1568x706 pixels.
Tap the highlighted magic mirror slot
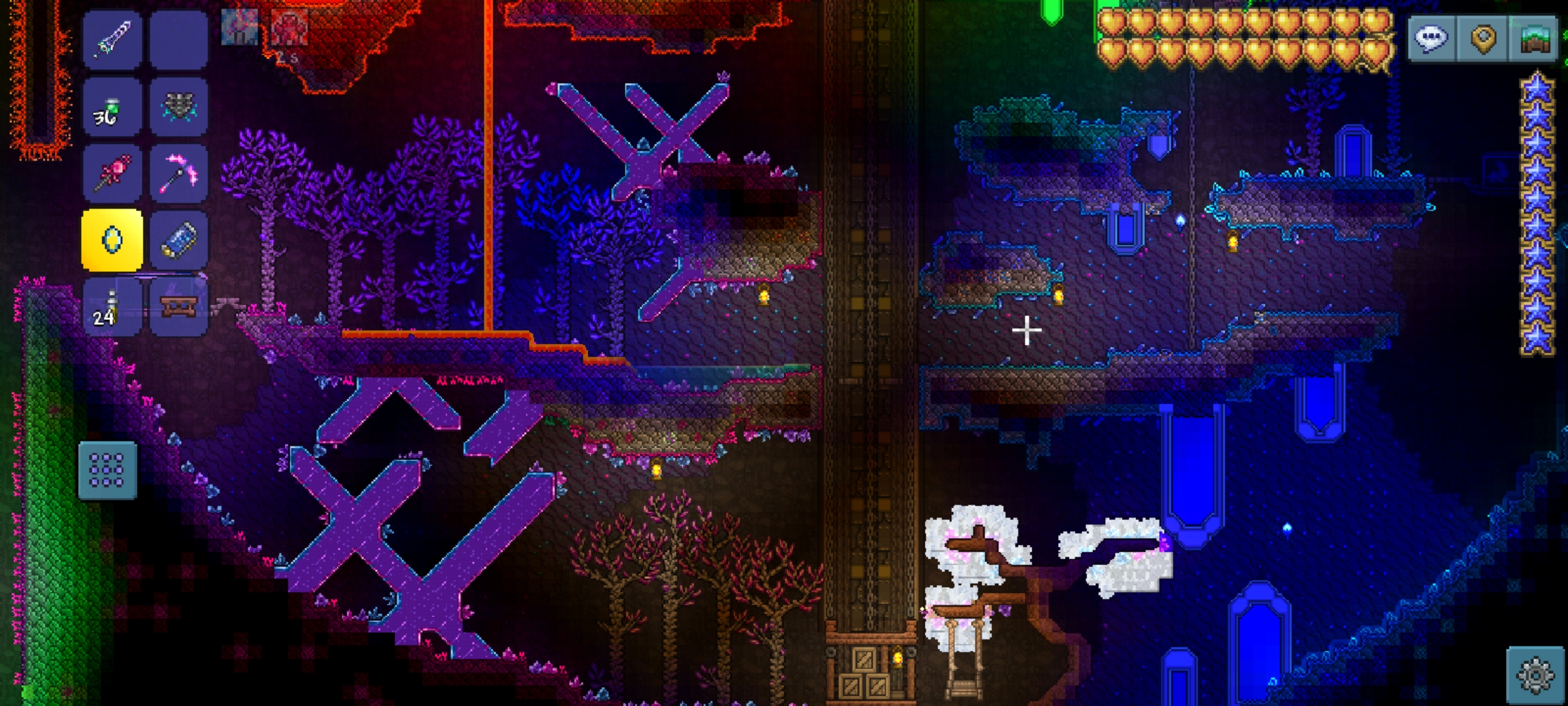tap(112, 240)
